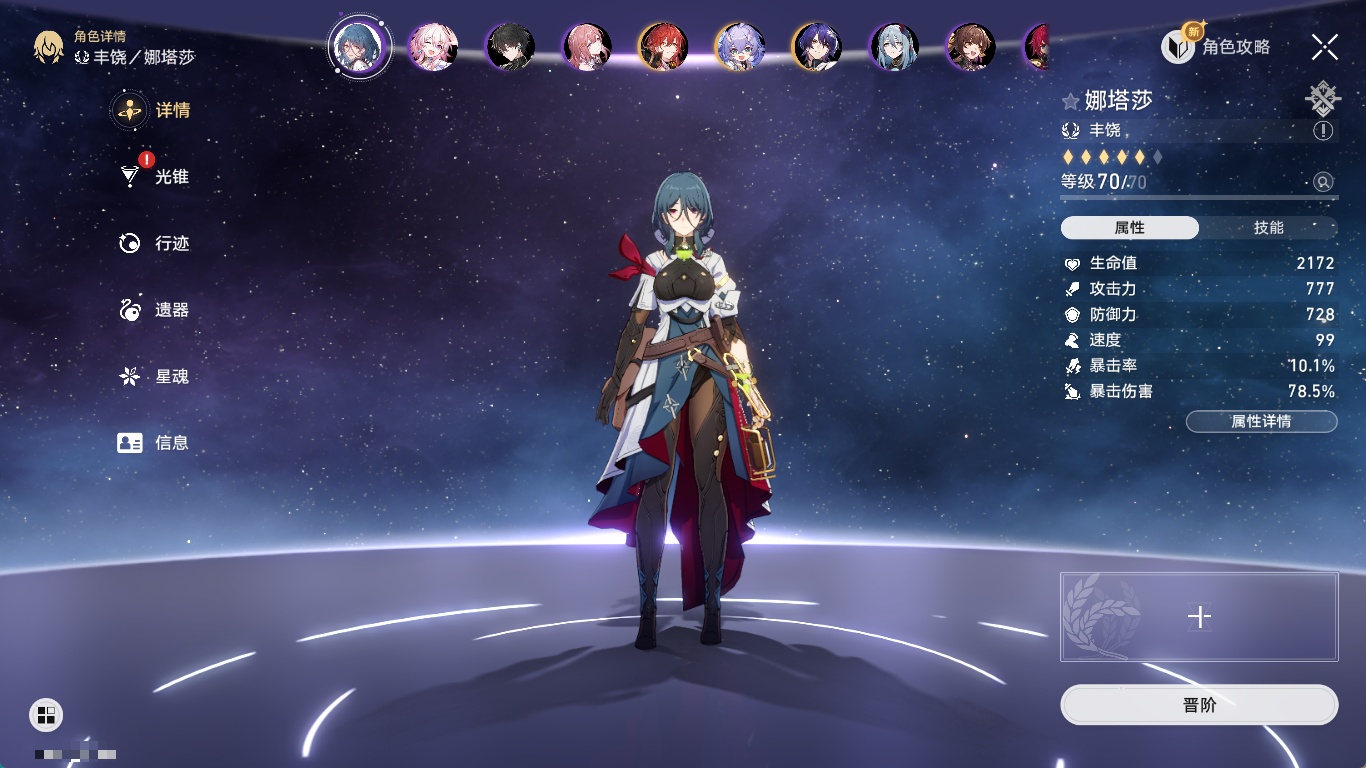The image size is (1366, 768).
Task: Switch to the 技能 skills tab
Action: click(x=1268, y=228)
